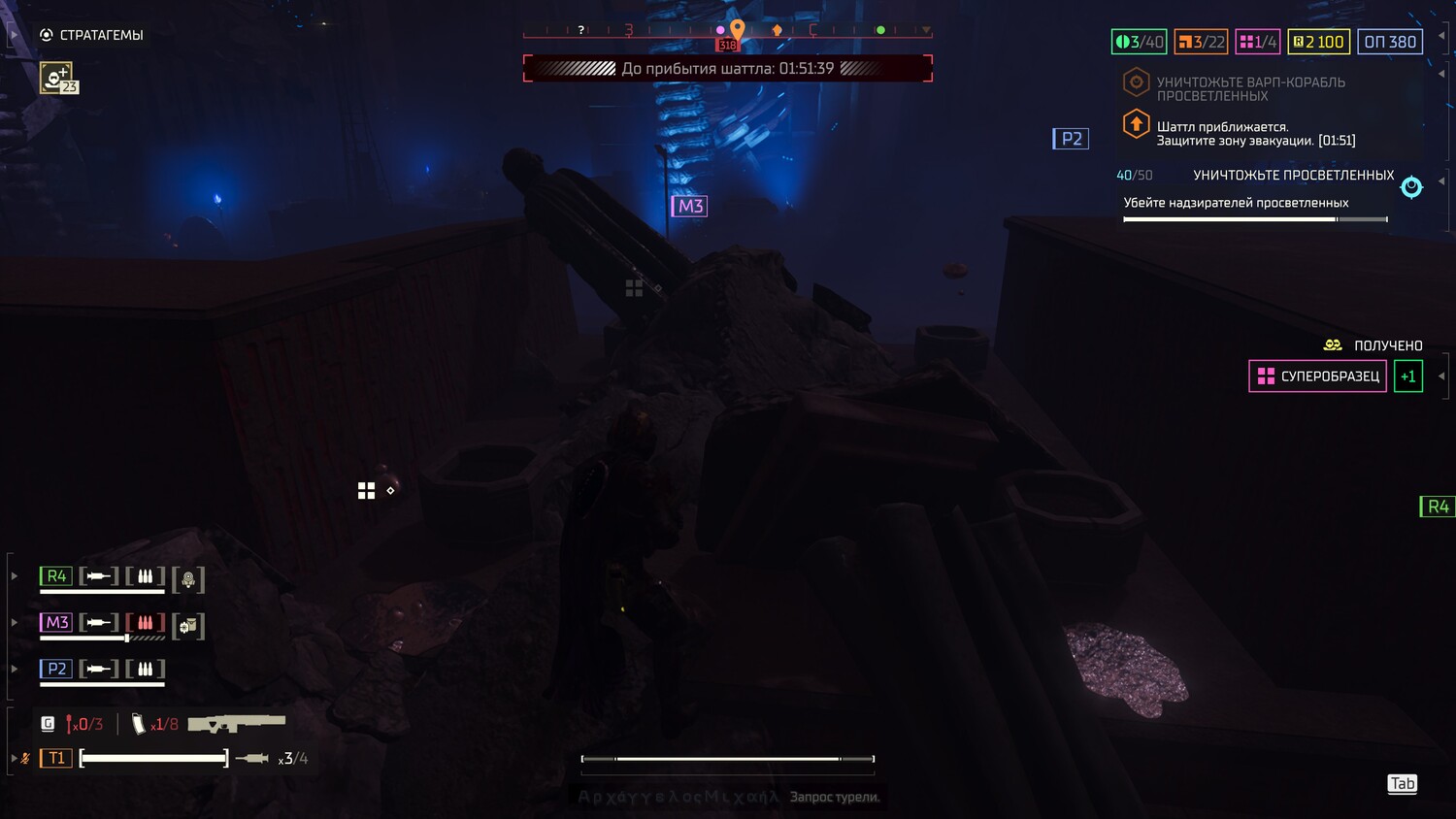The image size is (1456, 819).
Task: Click the СУПЕРОБРАЗЕЦ pickup notification
Action: click(1317, 377)
